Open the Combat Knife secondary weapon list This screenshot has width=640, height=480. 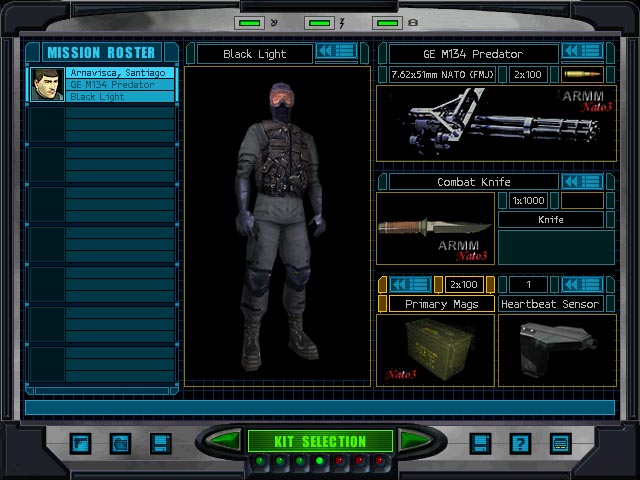[x=582, y=181]
